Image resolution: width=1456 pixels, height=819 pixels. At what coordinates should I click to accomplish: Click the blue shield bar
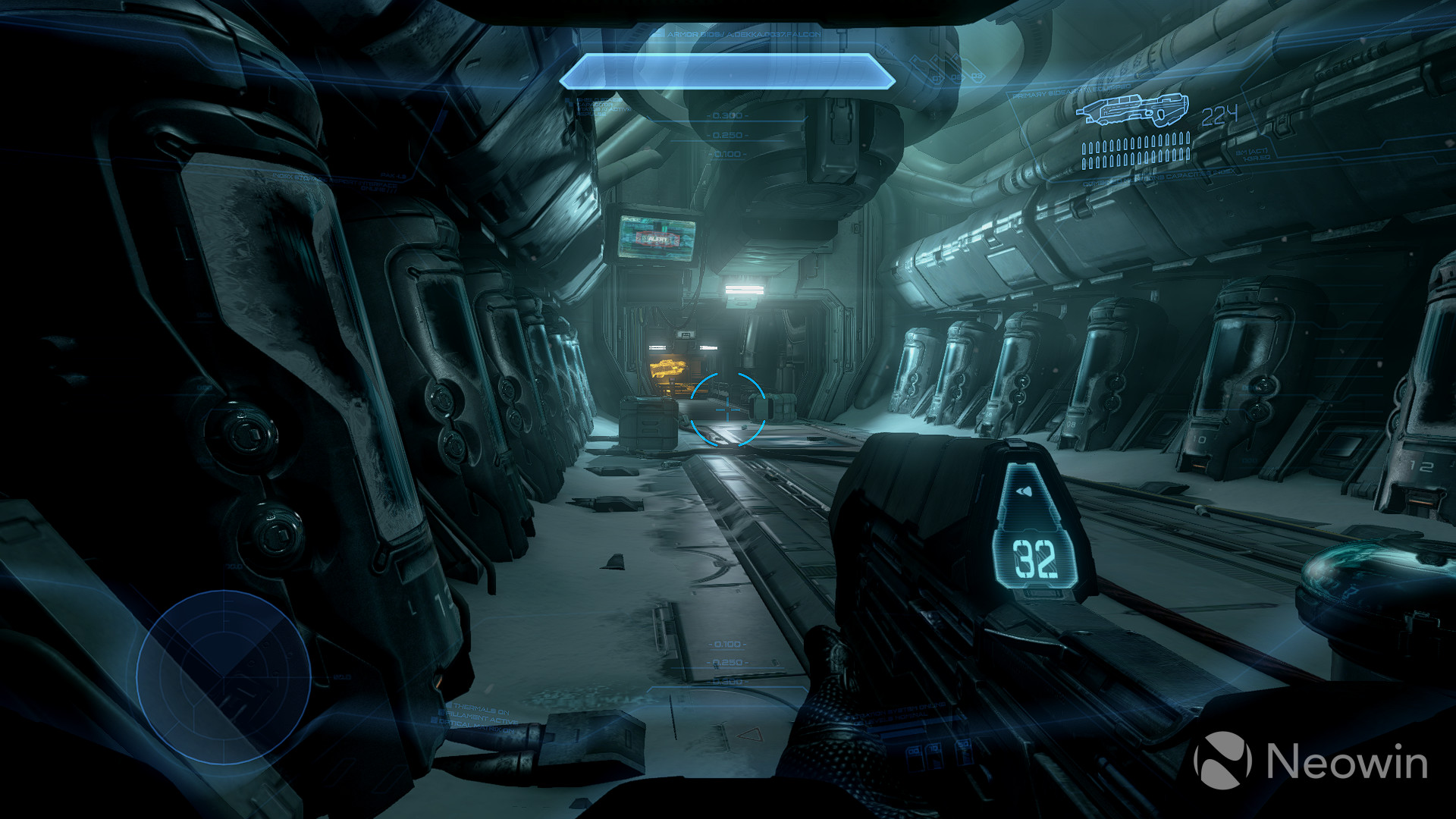tap(728, 74)
